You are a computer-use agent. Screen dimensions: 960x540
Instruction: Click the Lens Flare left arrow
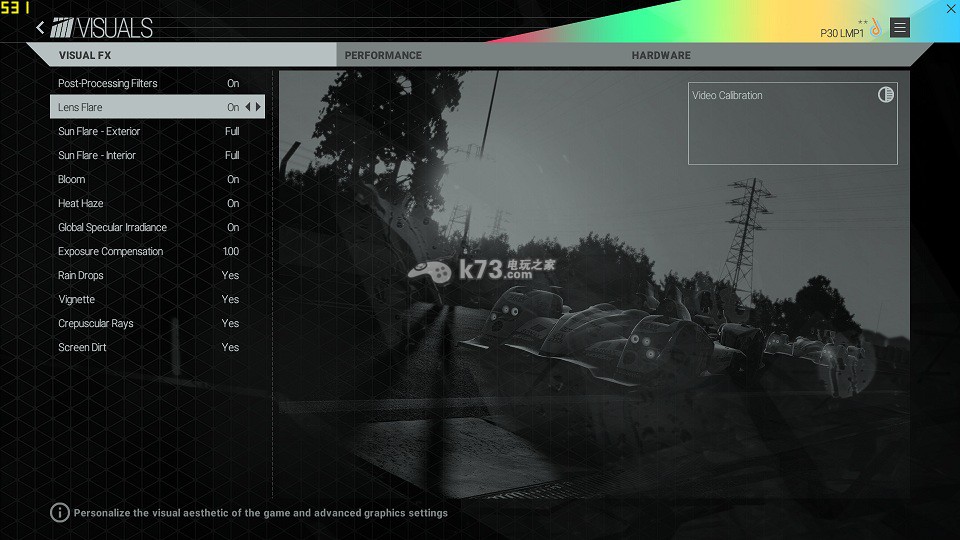248,107
